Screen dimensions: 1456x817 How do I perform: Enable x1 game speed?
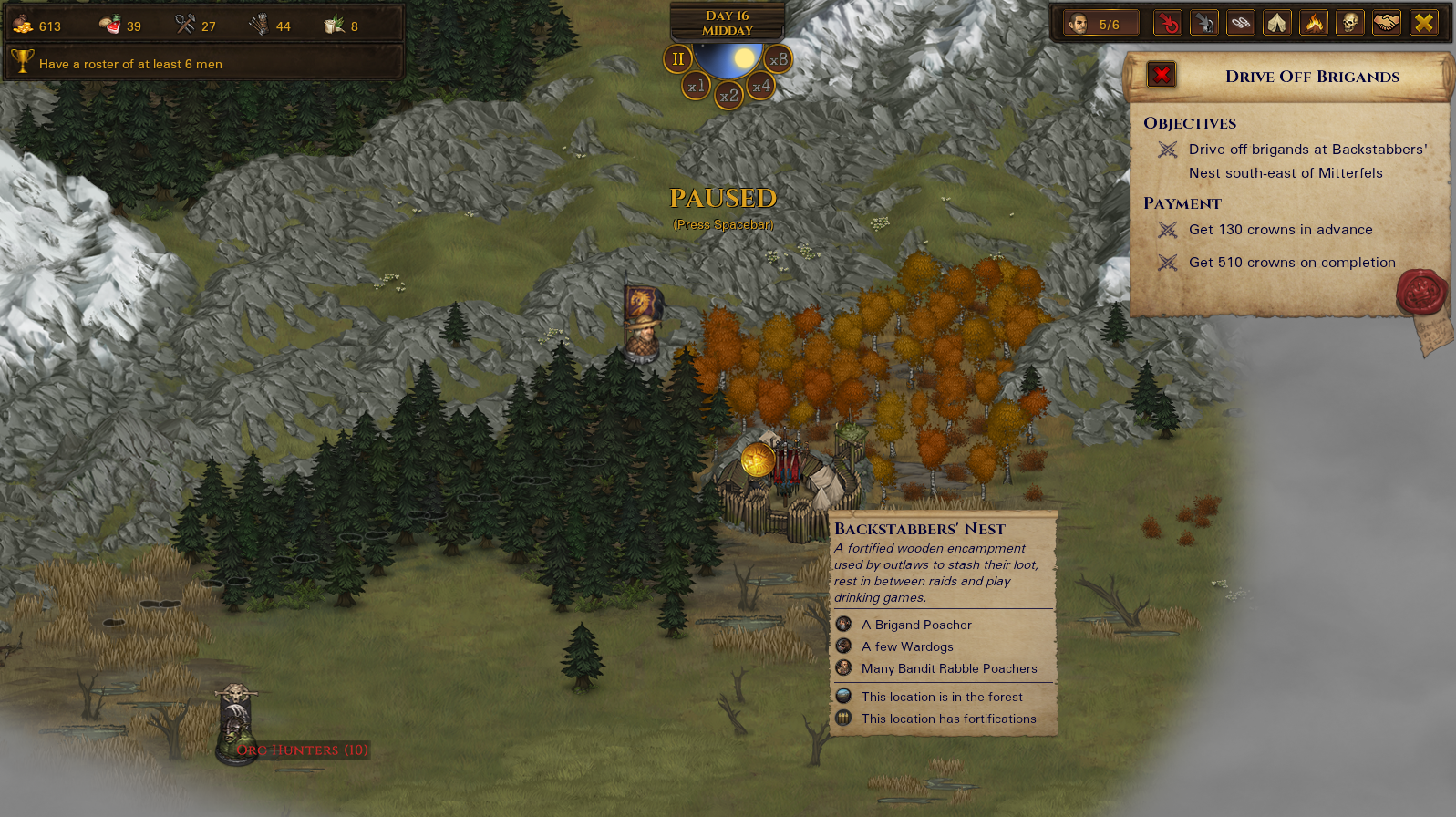696,85
